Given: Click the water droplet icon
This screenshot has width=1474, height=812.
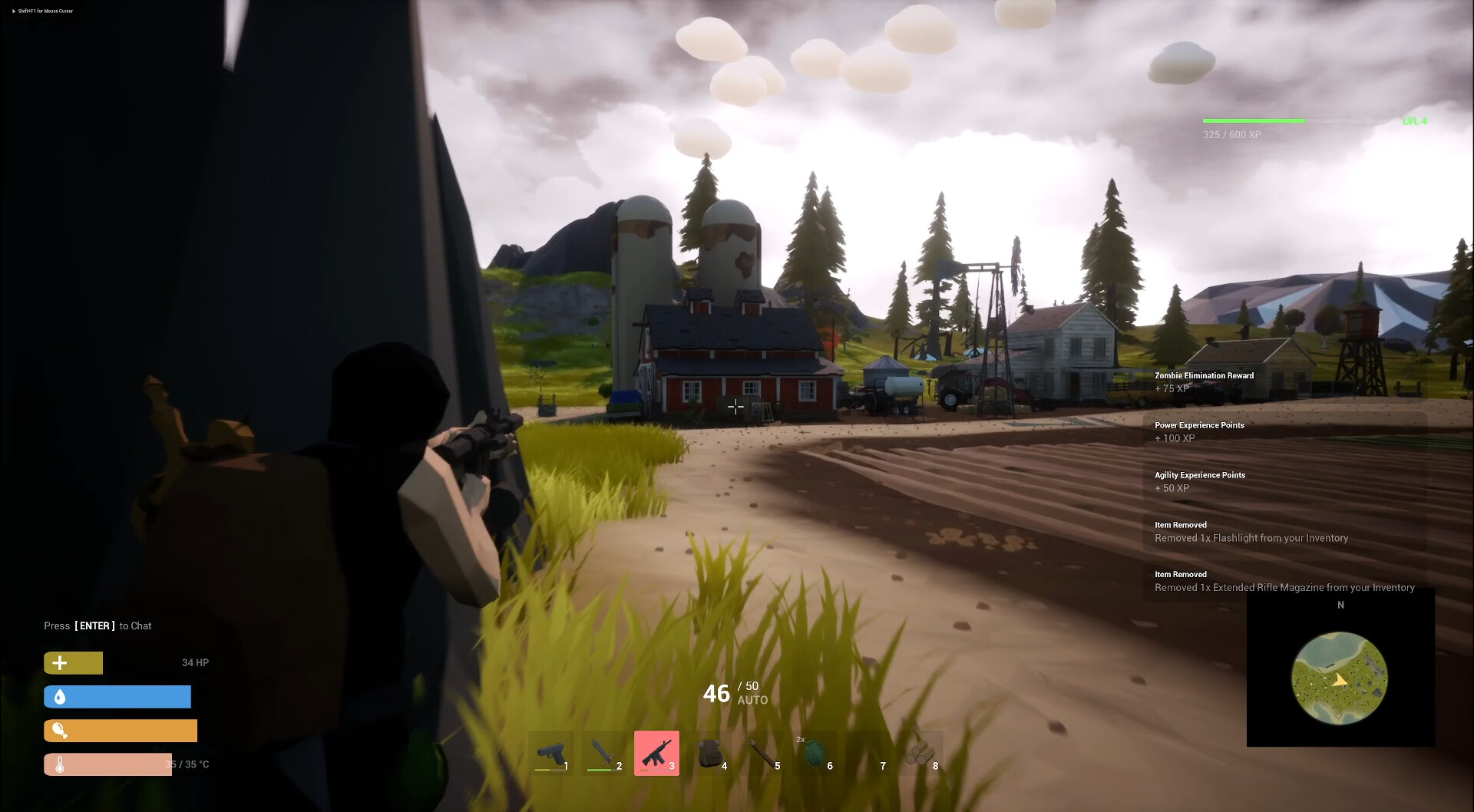Looking at the screenshot, I should pyautogui.click(x=61, y=697).
